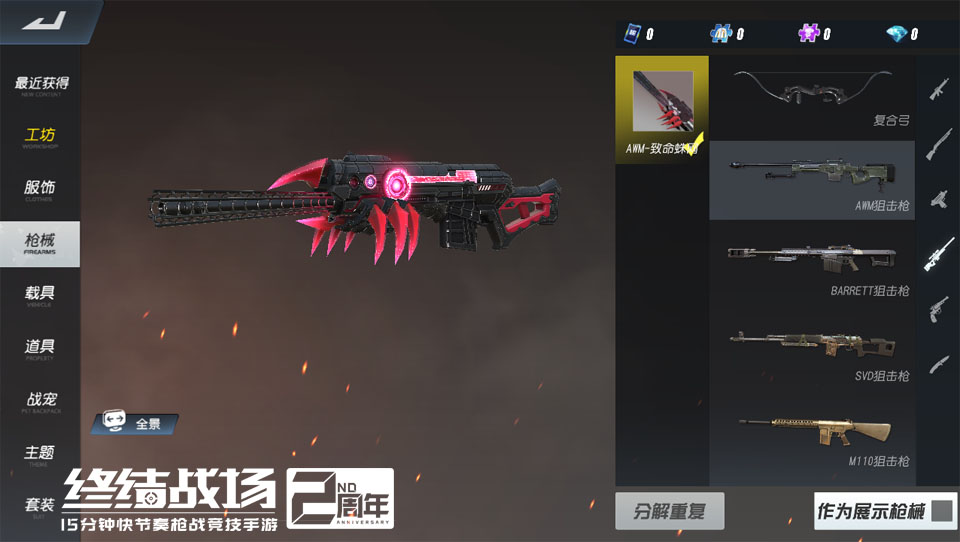Choose the 复合弓 compound bow entry
The width and height of the screenshot is (960, 542).
pyautogui.click(x=811, y=97)
